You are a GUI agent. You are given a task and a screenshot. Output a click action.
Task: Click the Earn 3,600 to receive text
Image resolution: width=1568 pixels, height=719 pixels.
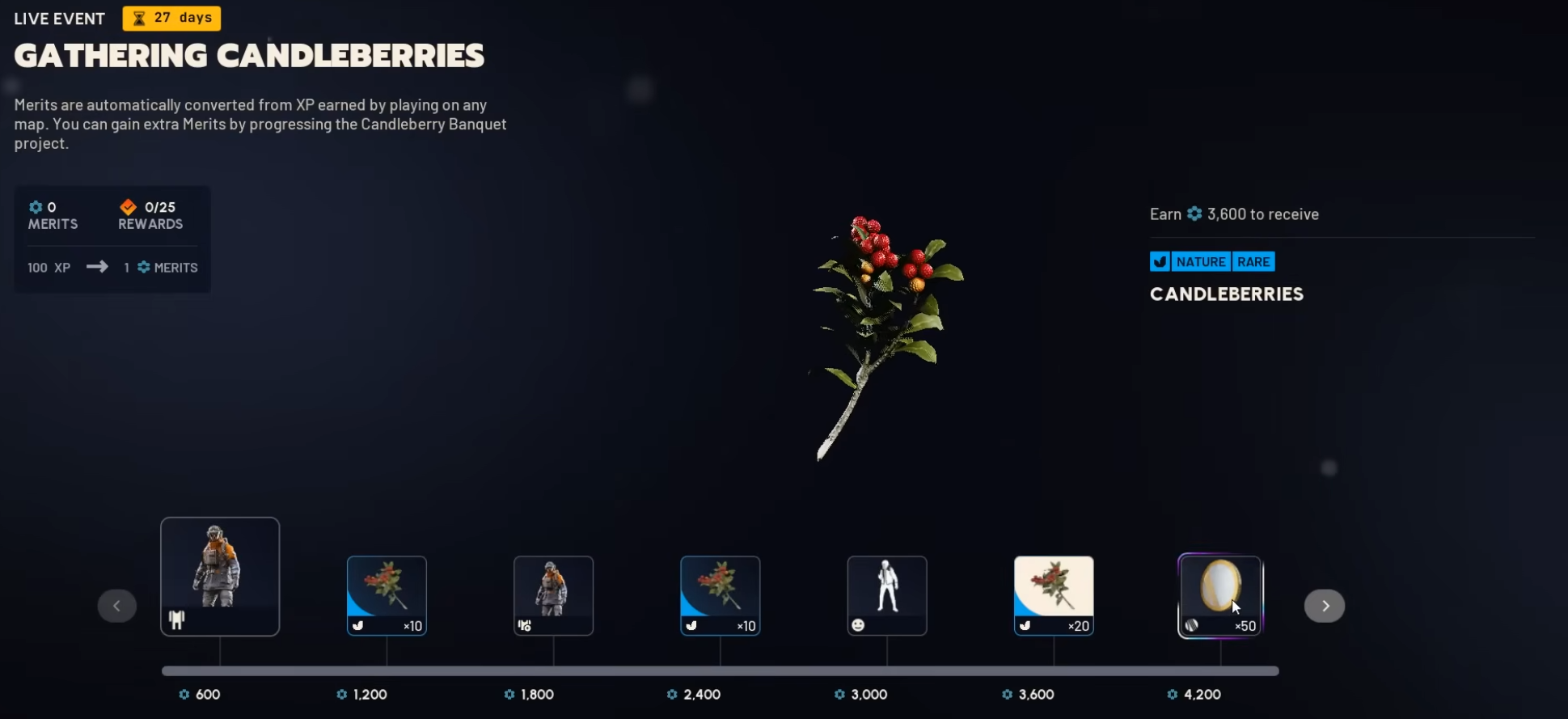point(1234,214)
